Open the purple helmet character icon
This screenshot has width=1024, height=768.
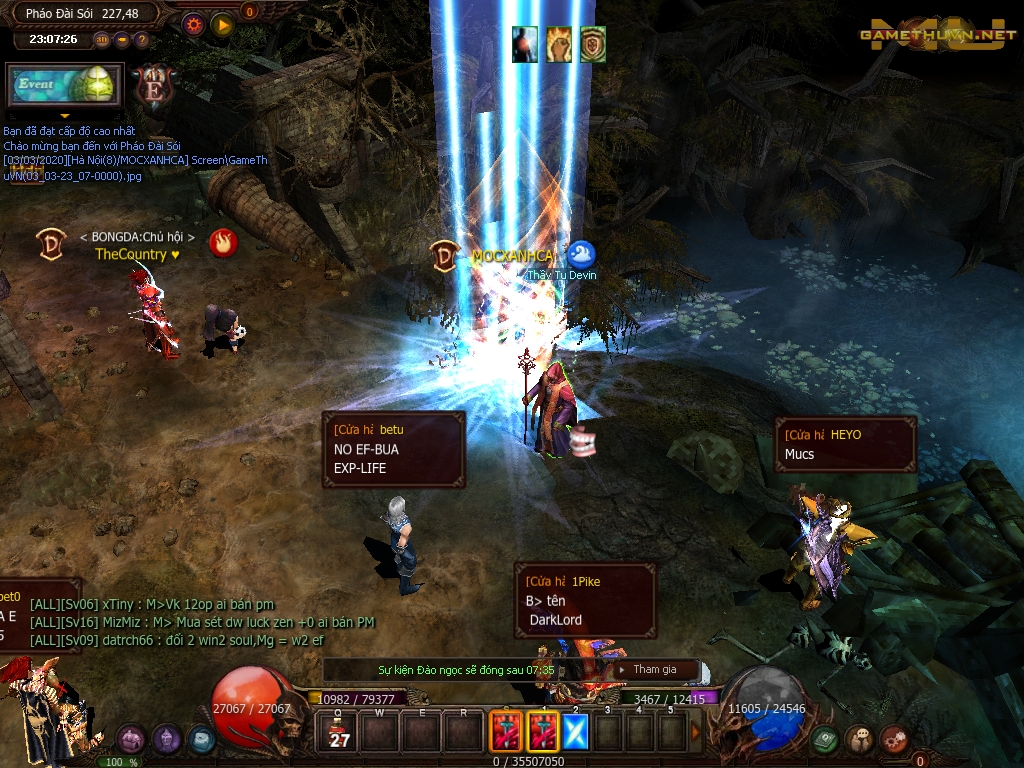pyautogui.click(x=166, y=739)
